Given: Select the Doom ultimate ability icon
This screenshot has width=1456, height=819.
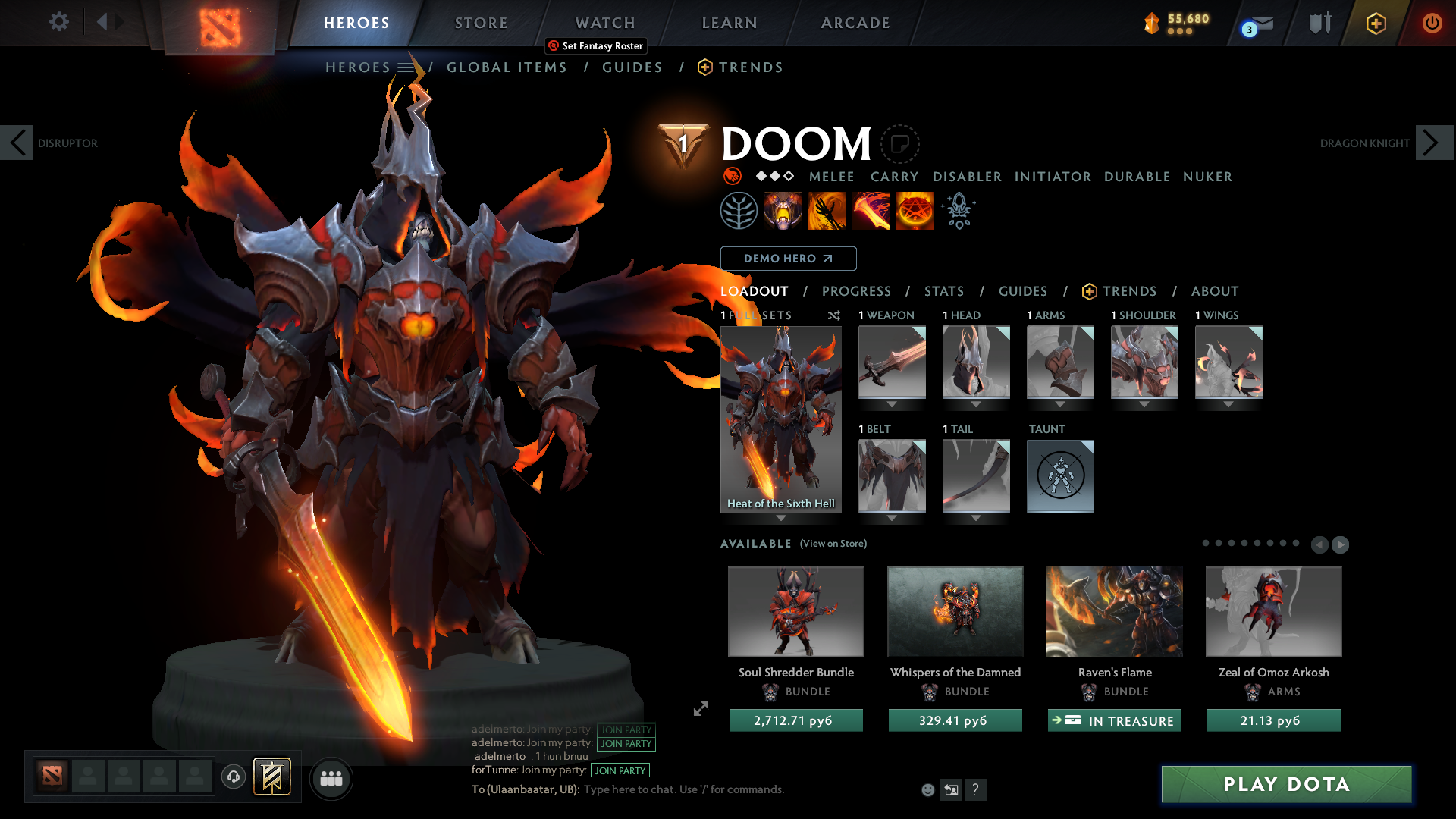Looking at the screenshot, I should [915, 210].
